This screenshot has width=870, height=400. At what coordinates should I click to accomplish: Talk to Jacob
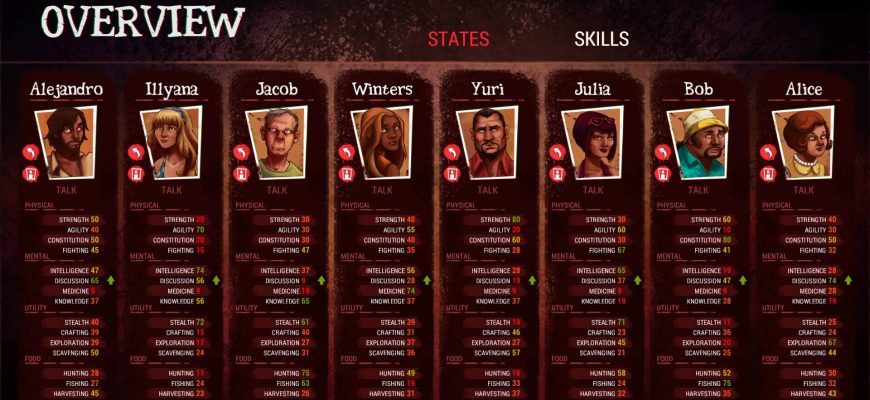(x=277, y=189)
